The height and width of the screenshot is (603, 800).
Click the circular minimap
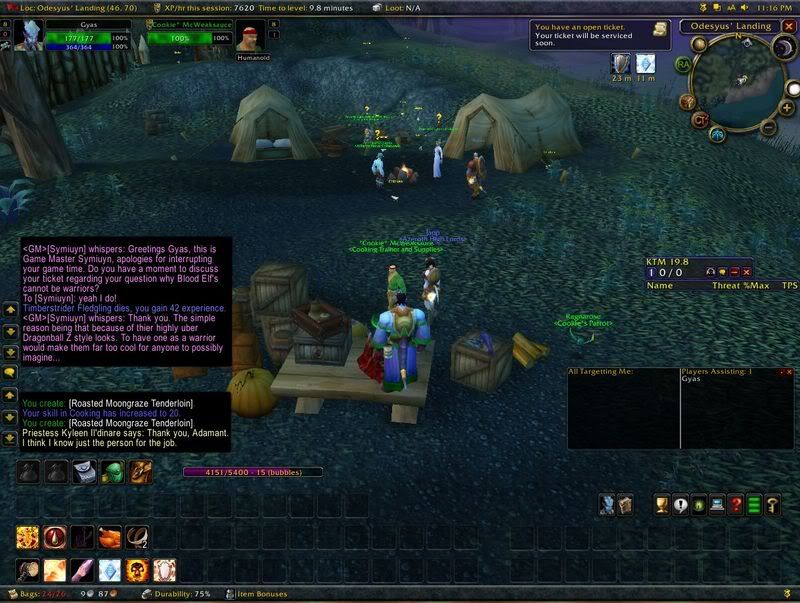pyautogui.click(x=741, y=83)
